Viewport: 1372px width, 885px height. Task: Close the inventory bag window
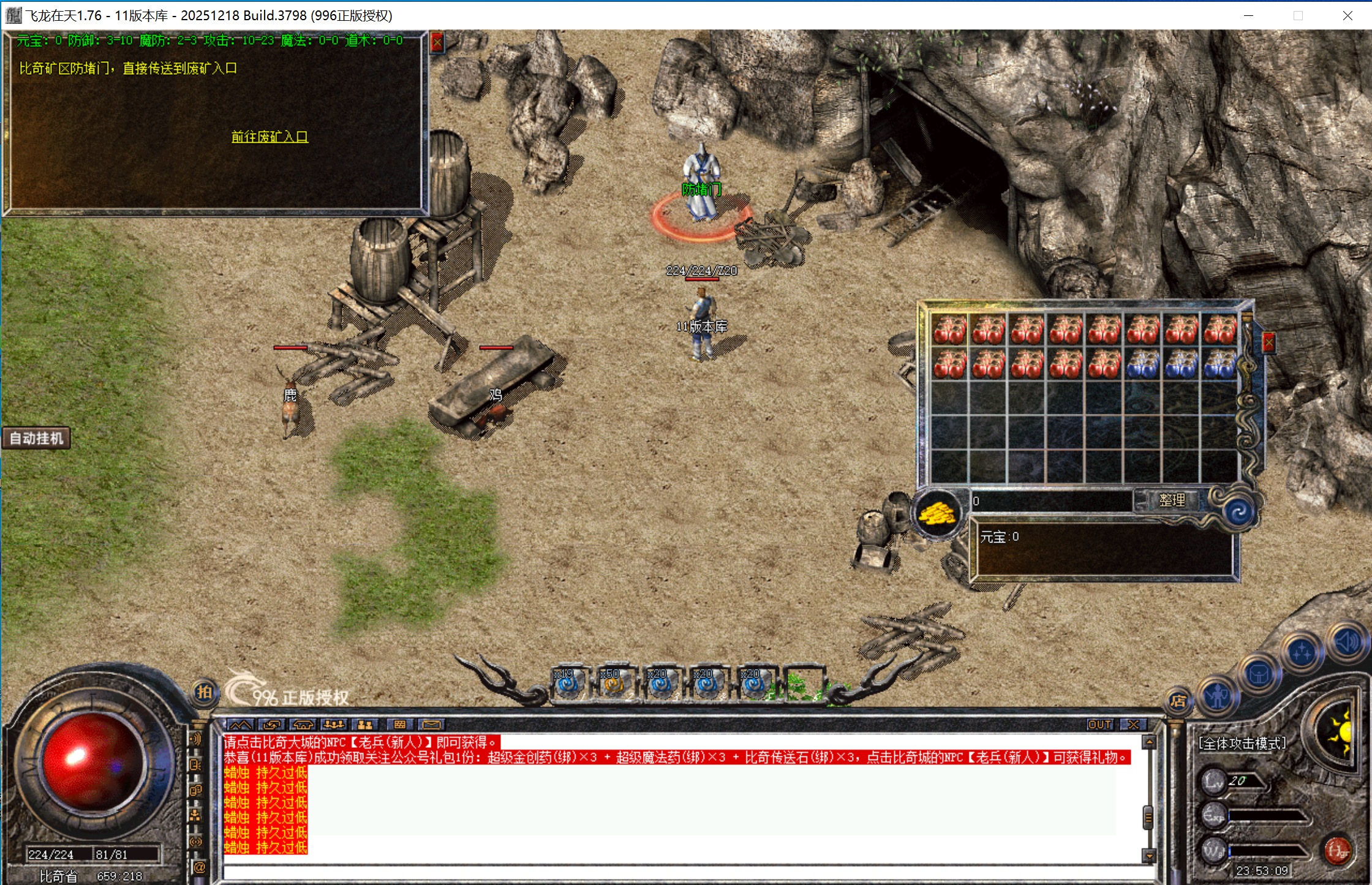(1268, 343)
